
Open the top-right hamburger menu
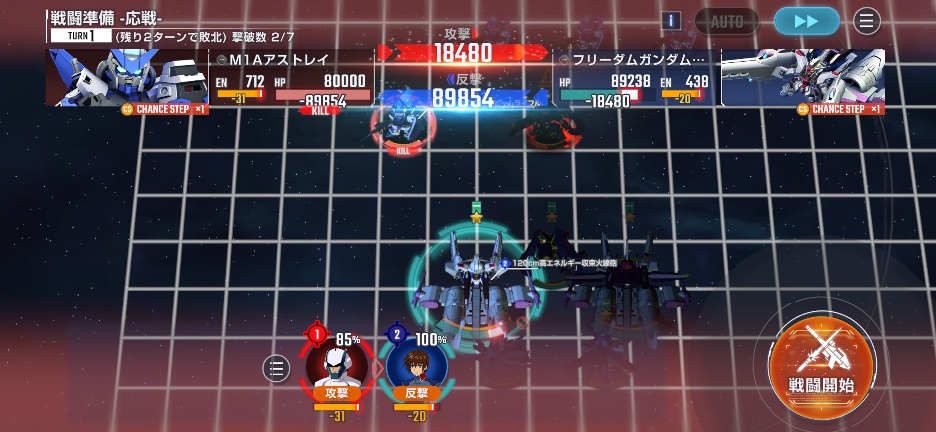(x=866, y=21)
